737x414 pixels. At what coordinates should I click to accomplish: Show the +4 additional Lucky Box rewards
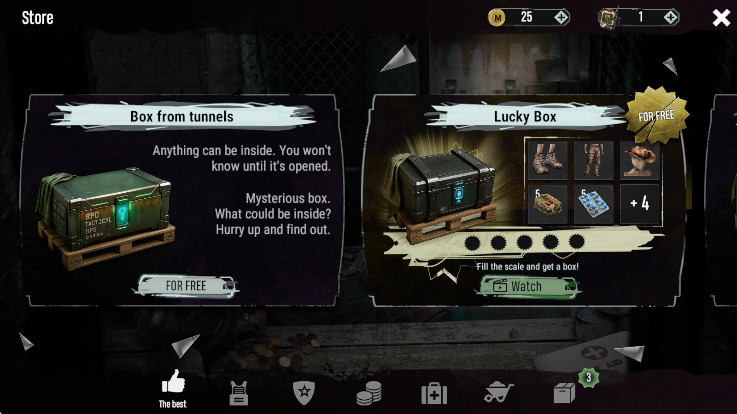tap(640, 204)
